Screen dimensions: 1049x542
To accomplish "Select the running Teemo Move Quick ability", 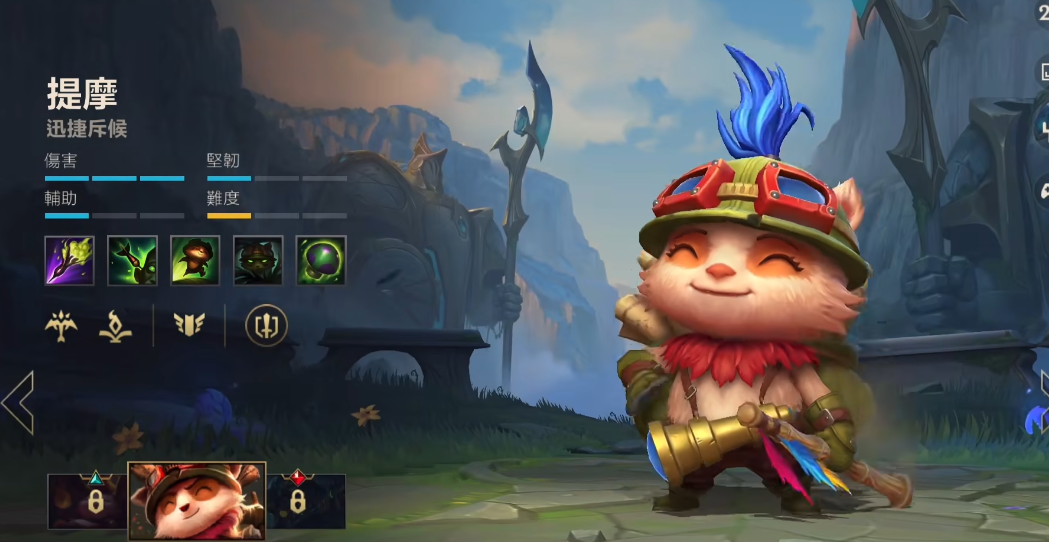I will [x=195, y=261].
